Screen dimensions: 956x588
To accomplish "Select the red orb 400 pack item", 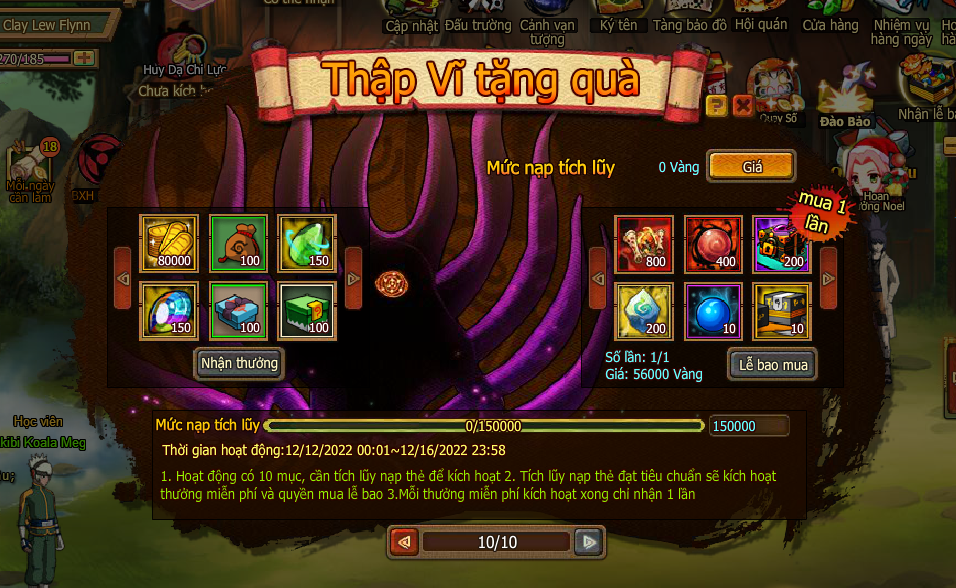I will click(713, 243).
